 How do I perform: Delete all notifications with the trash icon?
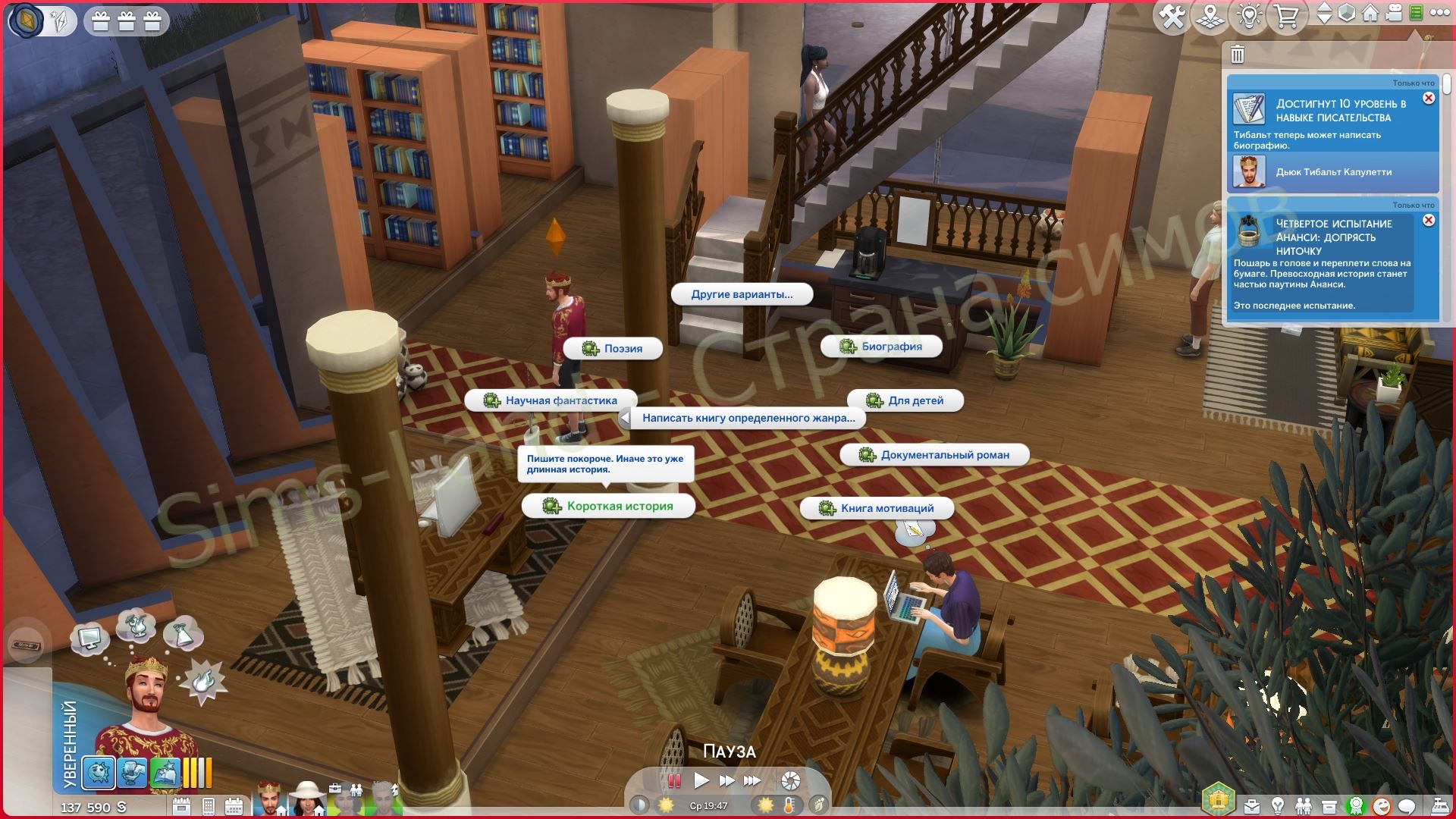(x=1238, y=55)
